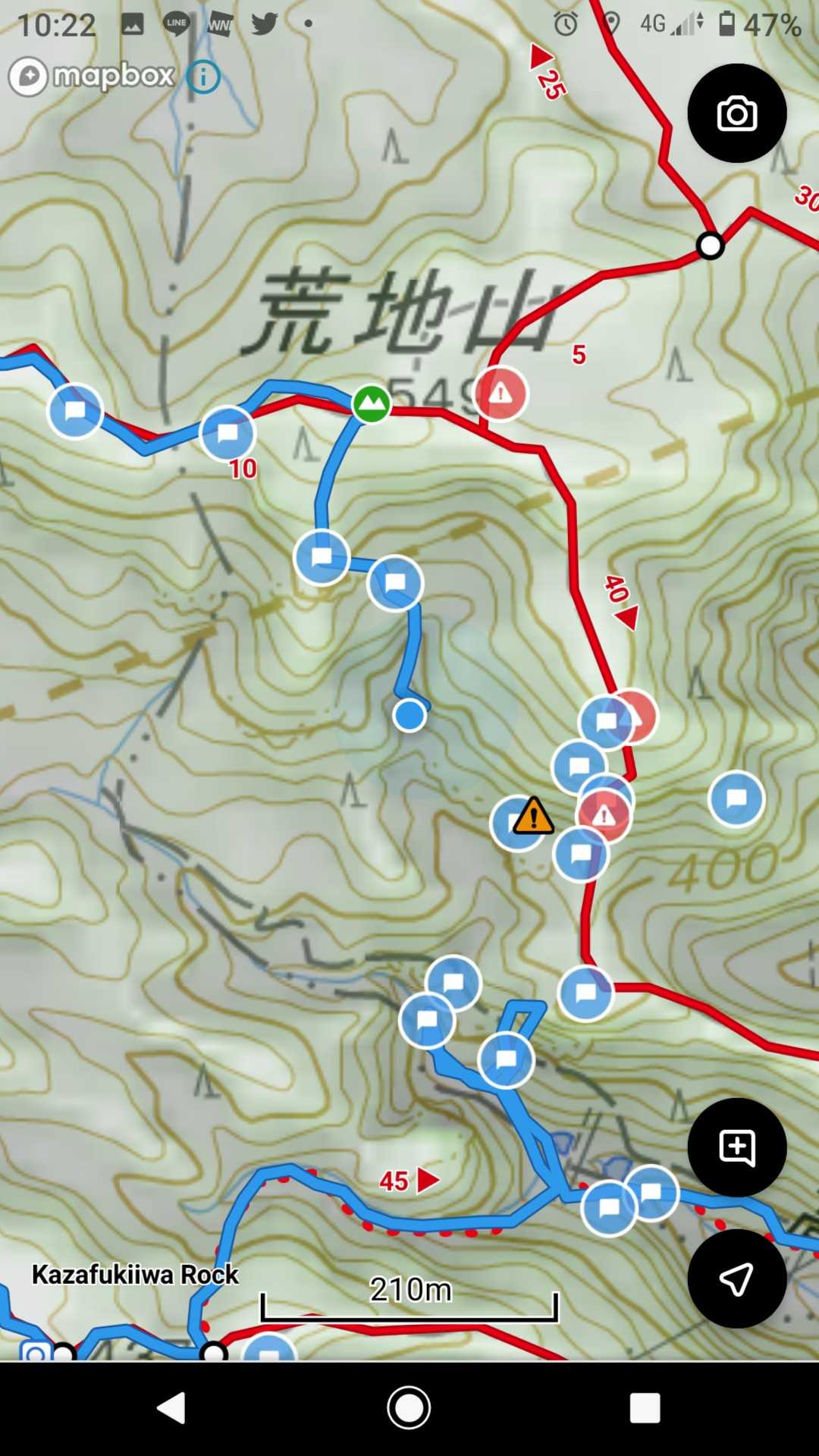This screenshot has height=1456, width=819.
Task: Tap the Android home button
Action: coord(409,1408)
